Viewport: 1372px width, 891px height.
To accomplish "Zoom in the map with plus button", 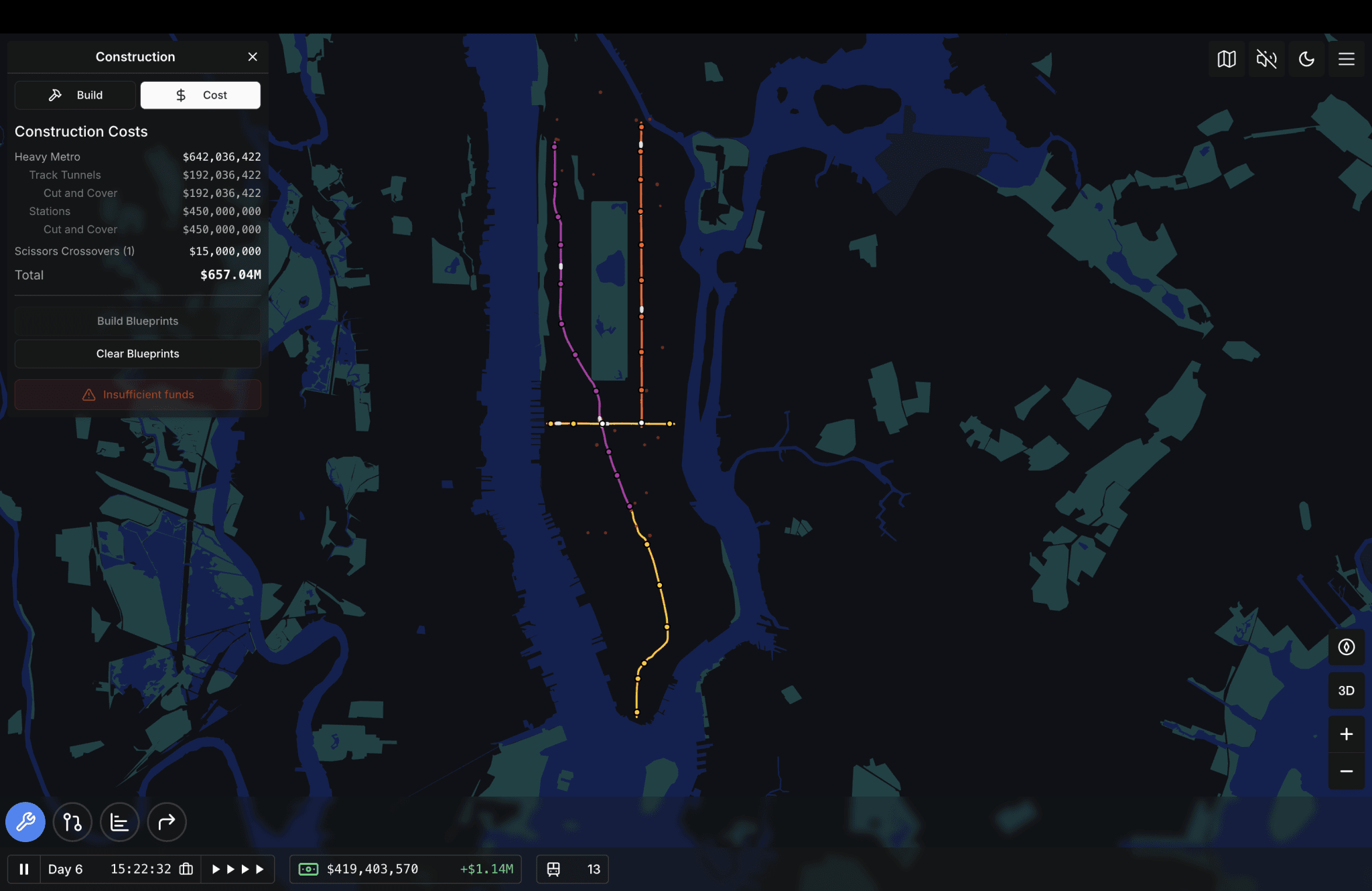I will point(1347,734).
